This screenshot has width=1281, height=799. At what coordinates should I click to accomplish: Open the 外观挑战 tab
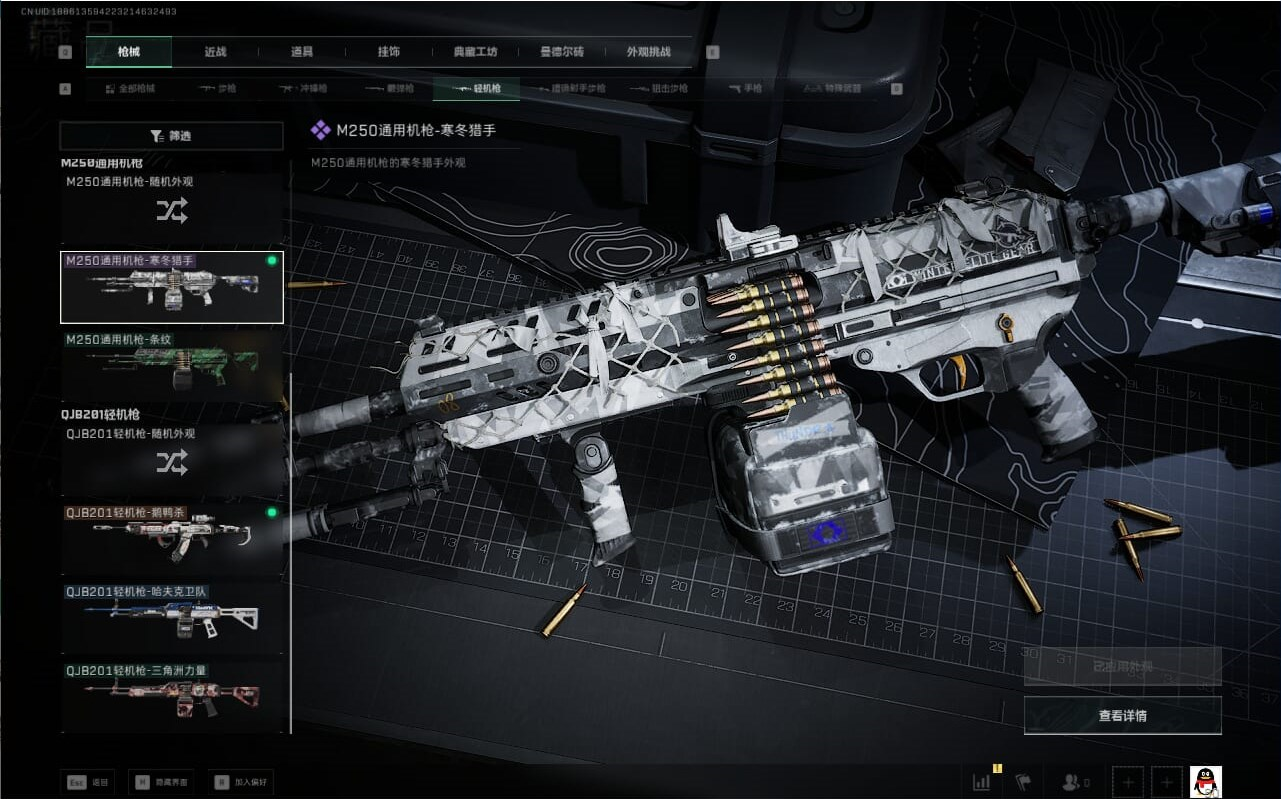(x=648, y=52)
